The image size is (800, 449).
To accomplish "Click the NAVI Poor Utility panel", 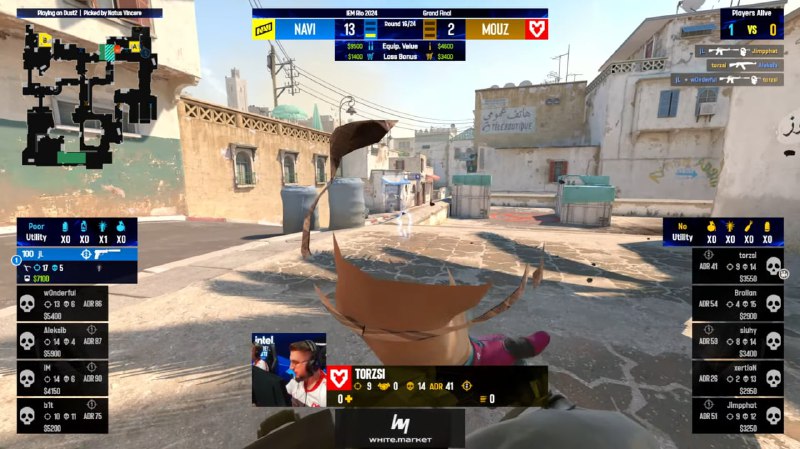I will click(x=77, y=232).
